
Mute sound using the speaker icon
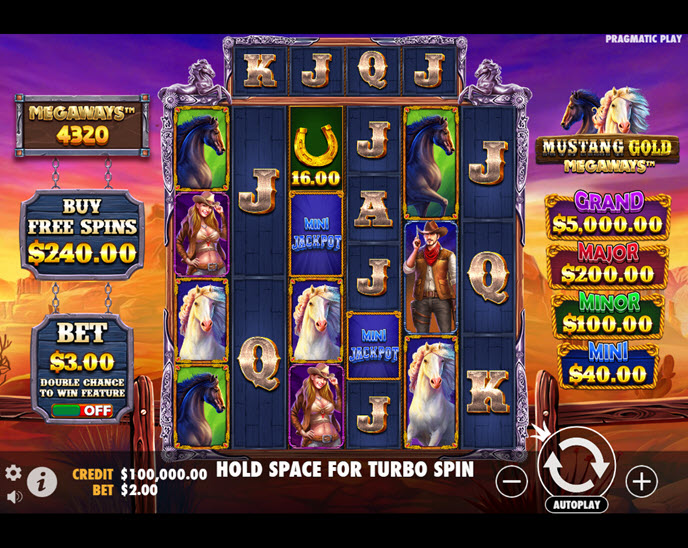tap(14, 497)
